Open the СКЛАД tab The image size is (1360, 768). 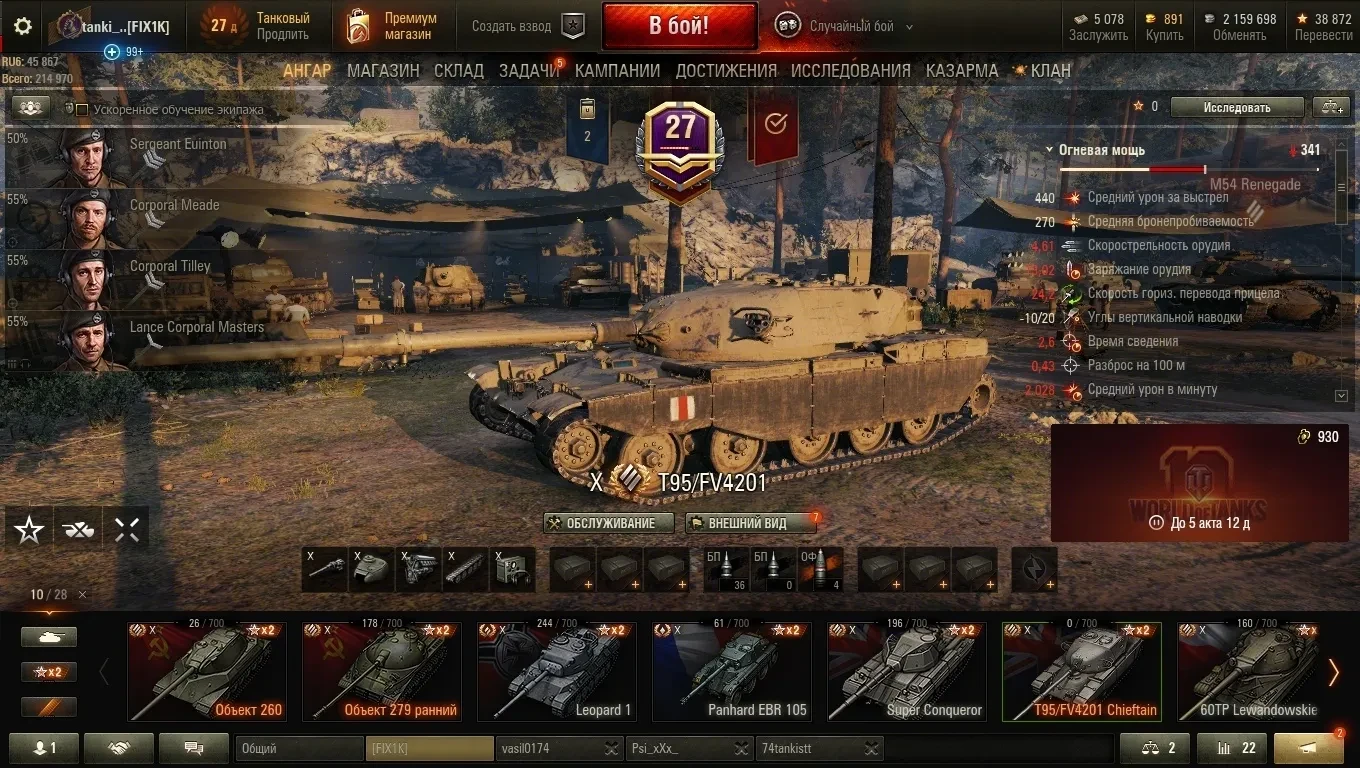point(459,70)
